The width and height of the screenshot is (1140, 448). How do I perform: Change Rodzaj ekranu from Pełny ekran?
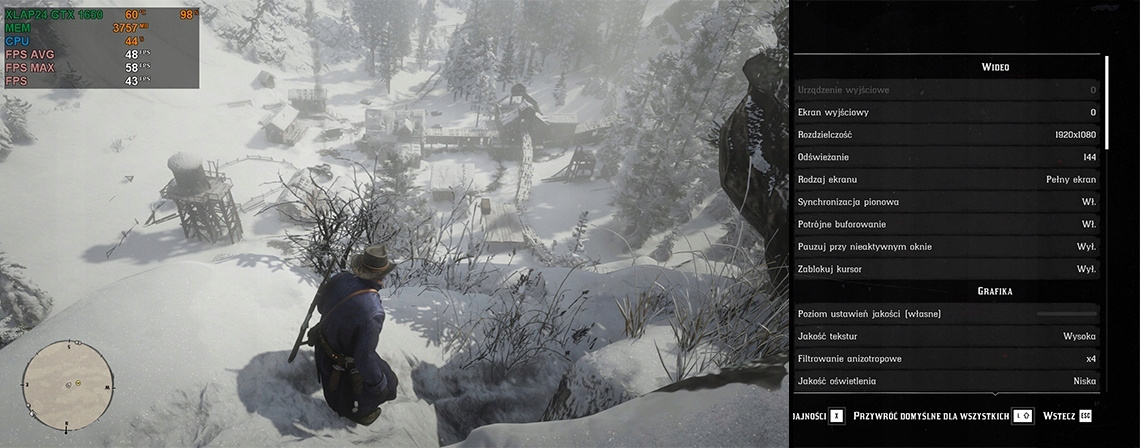[946, 180]
